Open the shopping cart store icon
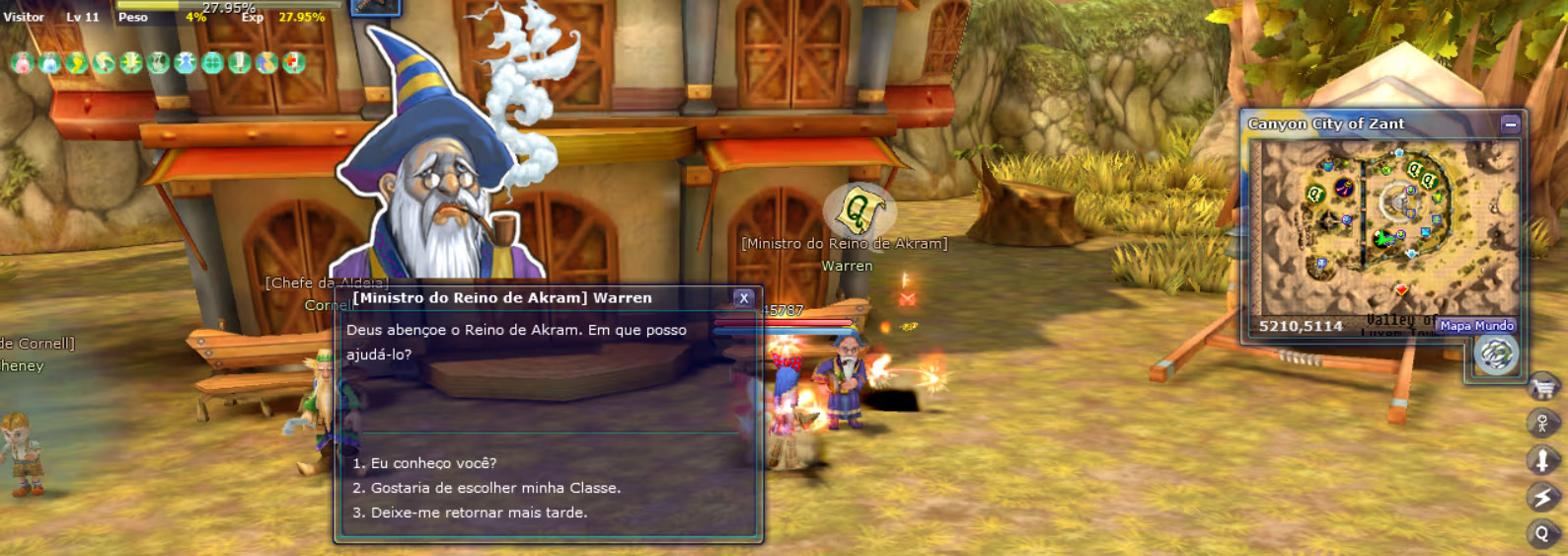The width and height of the screenshot is (1568, 556). pyautogui.click(x=1543, y=388)
